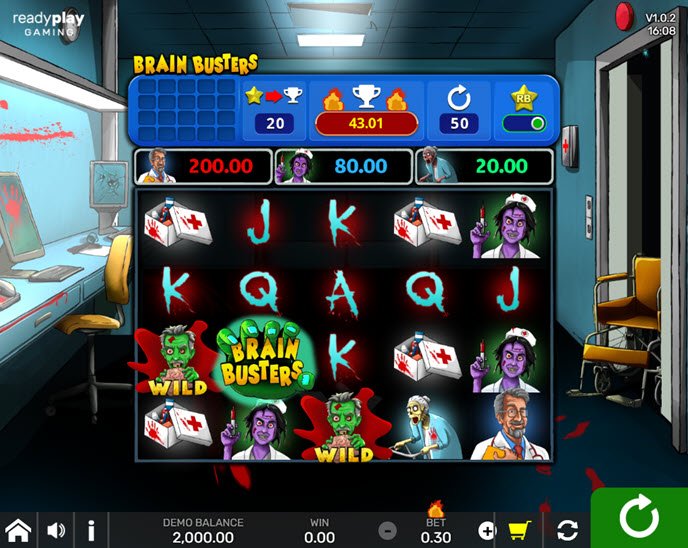This screenshot has width=688, height=548.
Task: Open the shopping cart feature buy
Action: pyautogui.click(x=519, y=530)
